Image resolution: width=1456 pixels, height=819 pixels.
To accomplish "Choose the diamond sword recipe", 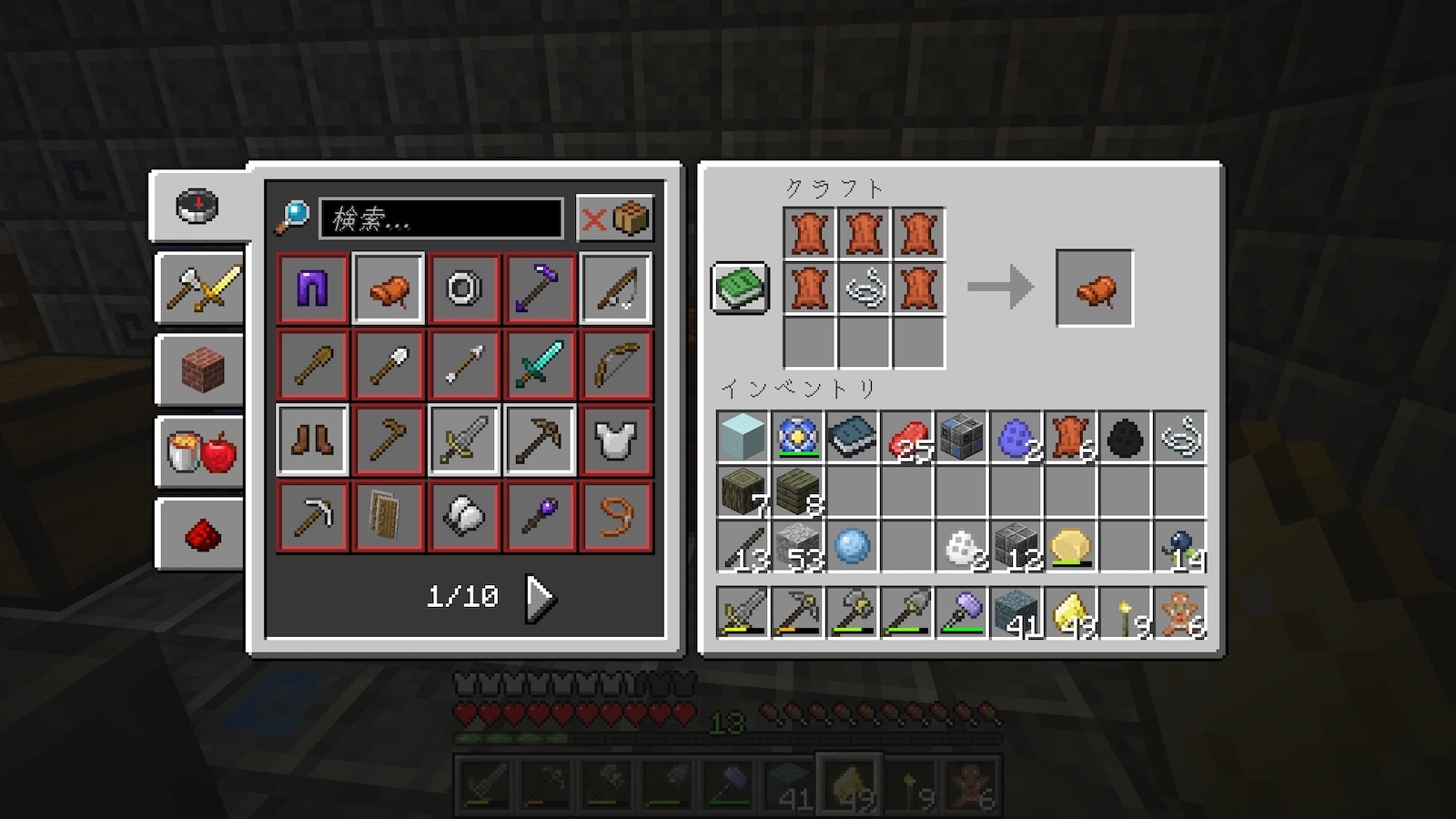I will click(540, 365).
